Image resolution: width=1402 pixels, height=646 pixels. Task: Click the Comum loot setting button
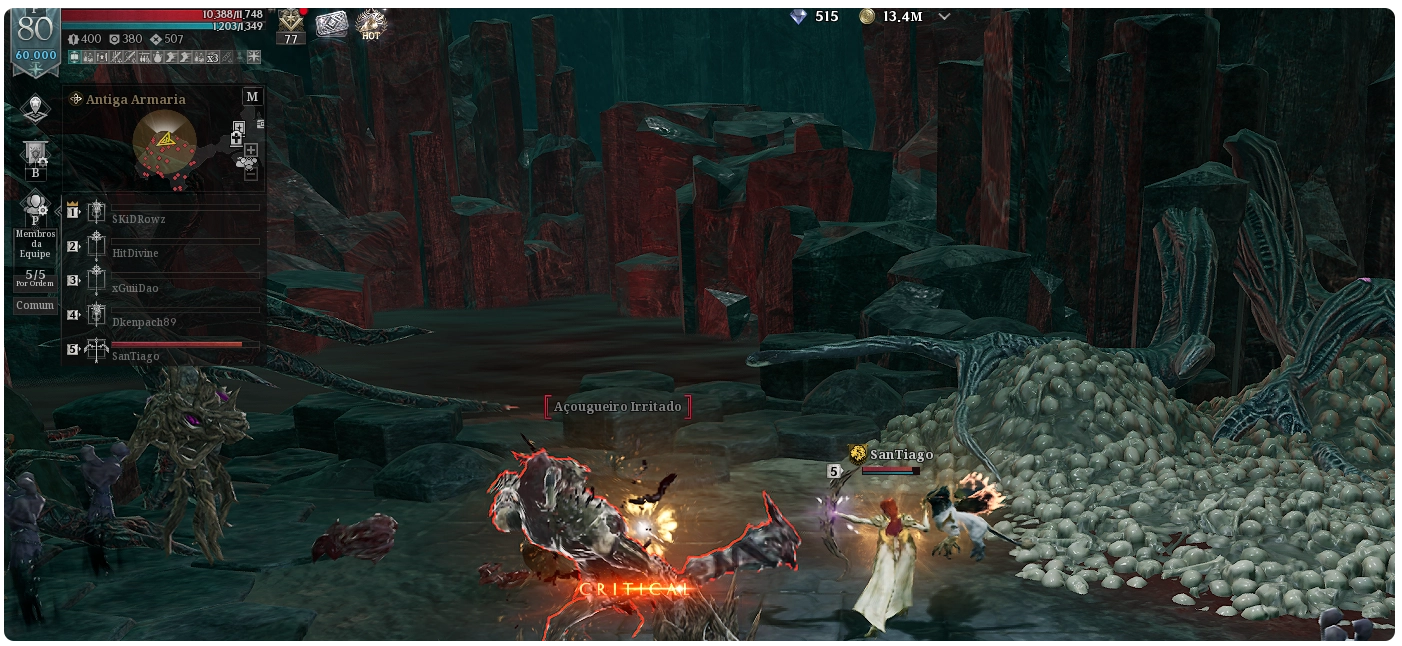35,306
